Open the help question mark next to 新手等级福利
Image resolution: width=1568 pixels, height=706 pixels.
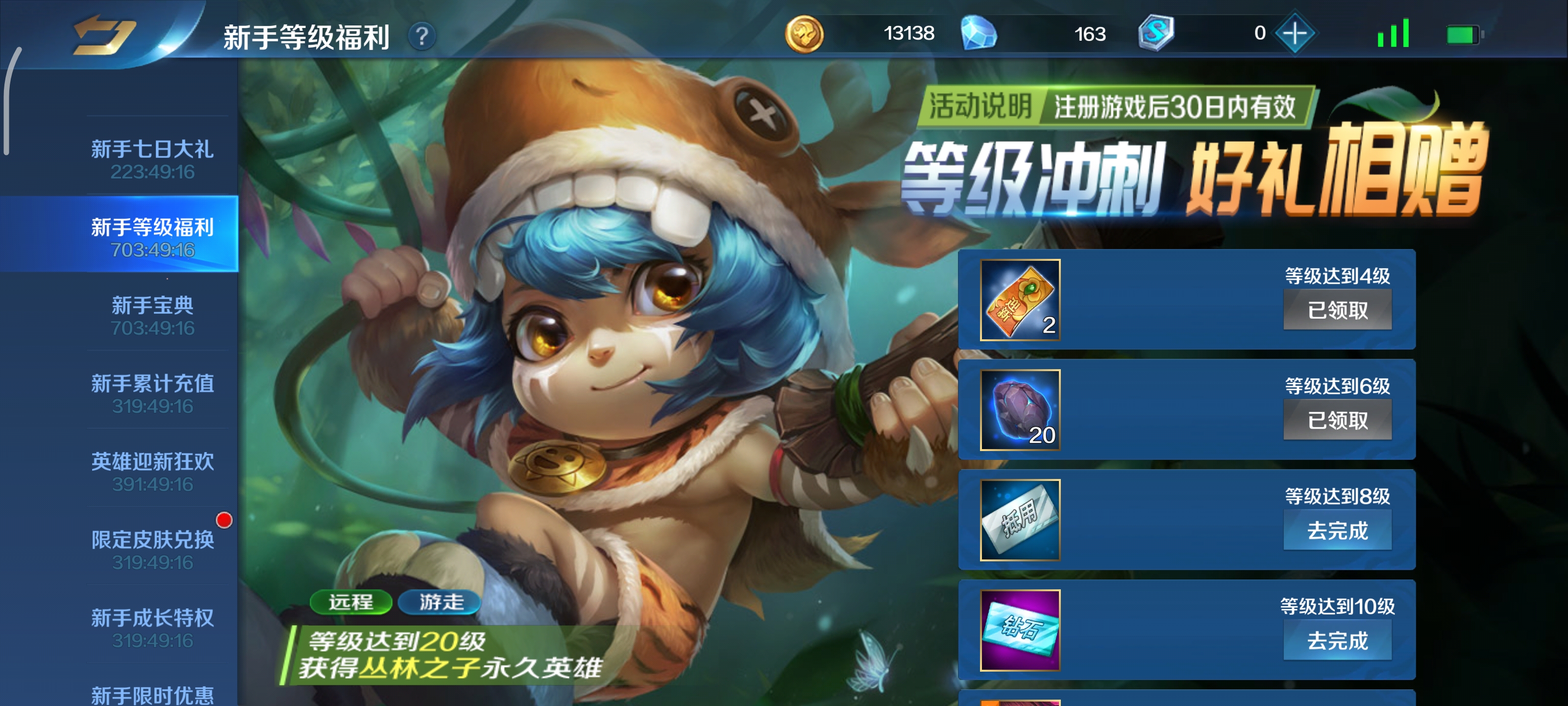pyautogui.click(x=422, y=37)
